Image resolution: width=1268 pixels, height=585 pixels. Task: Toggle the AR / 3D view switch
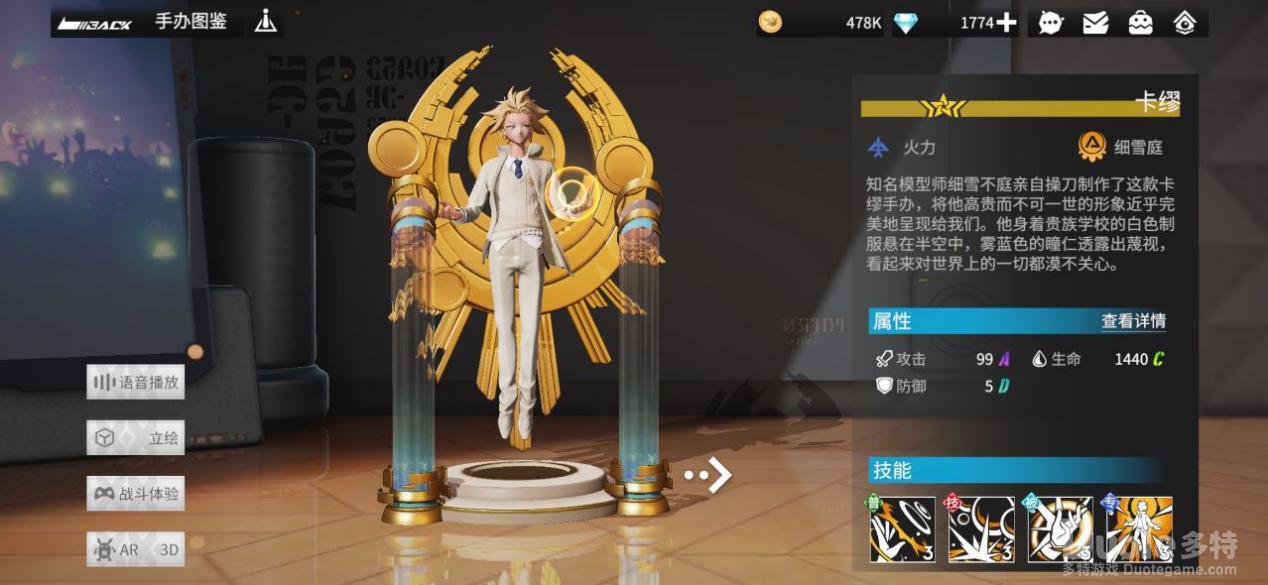tap(136, 549)
